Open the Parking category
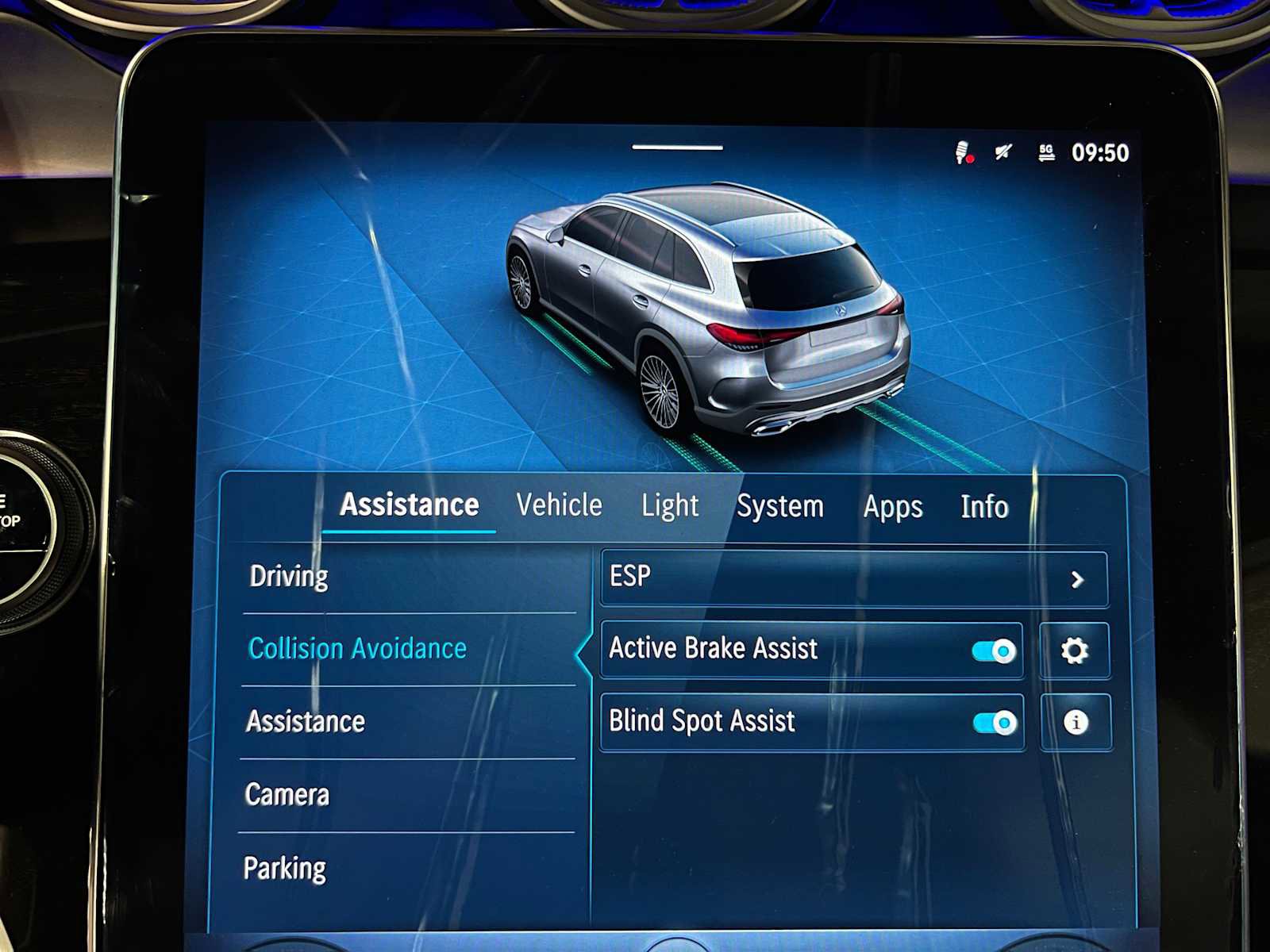The height and width of the screenshot is (952, 1270). [287, 867]
